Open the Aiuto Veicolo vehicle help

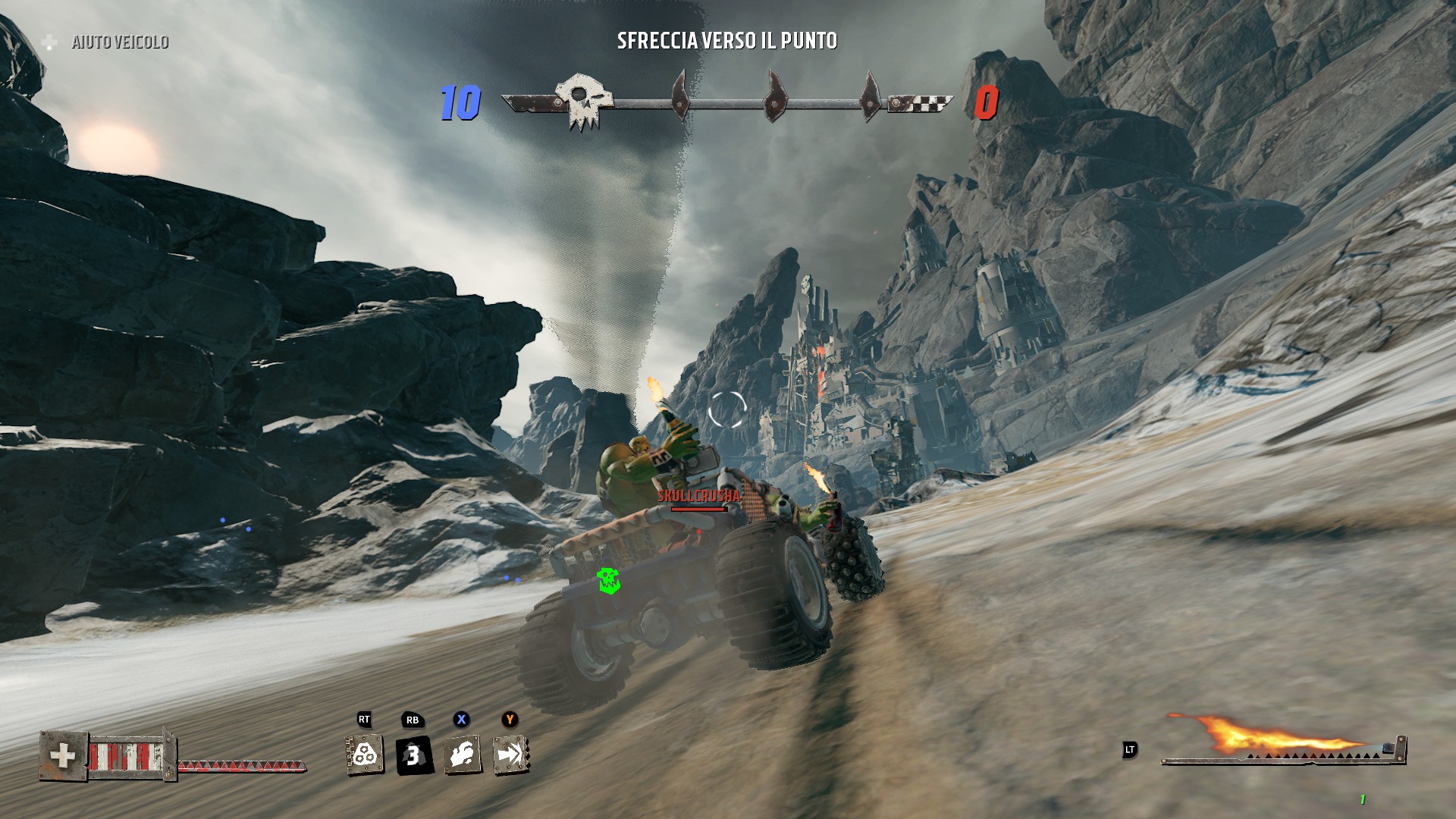119,42
